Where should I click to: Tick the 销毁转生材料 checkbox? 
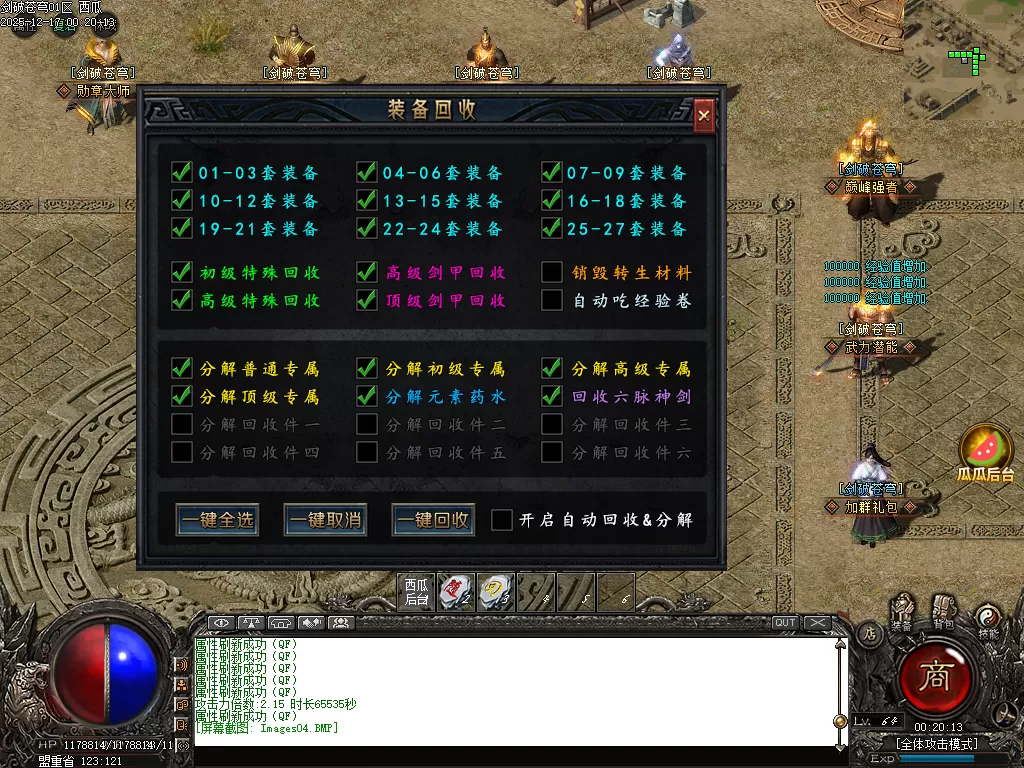coord(552,272)
